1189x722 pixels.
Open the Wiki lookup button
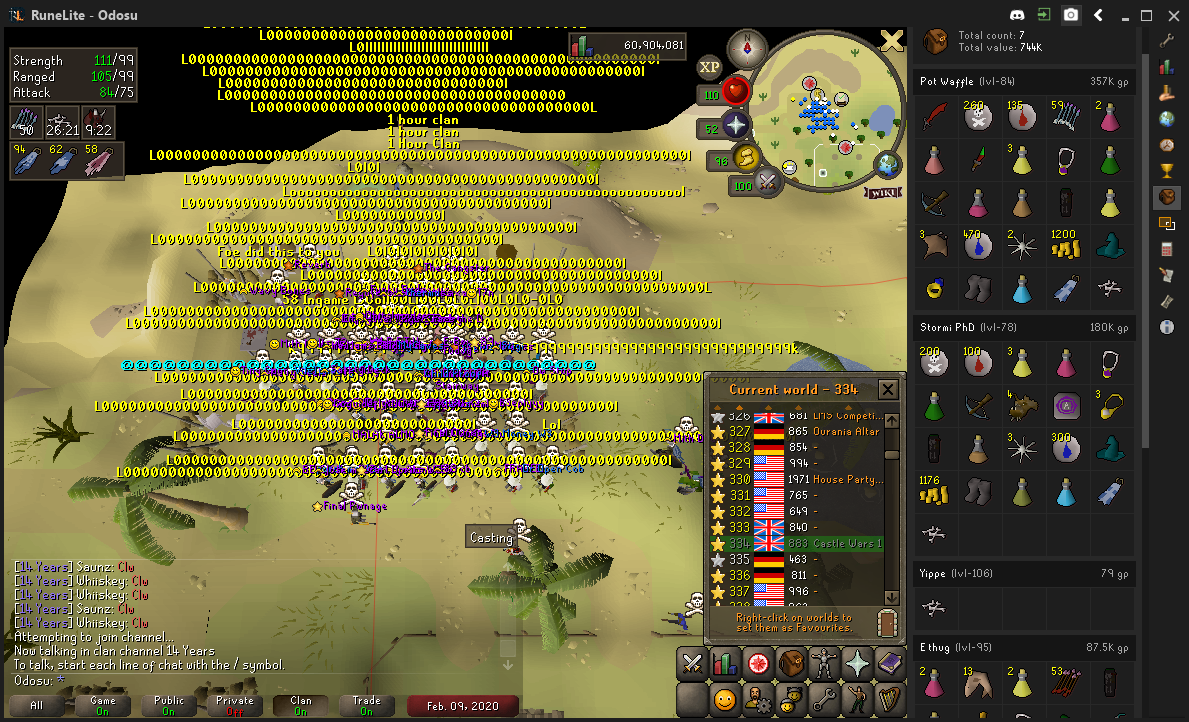point(881,191)
